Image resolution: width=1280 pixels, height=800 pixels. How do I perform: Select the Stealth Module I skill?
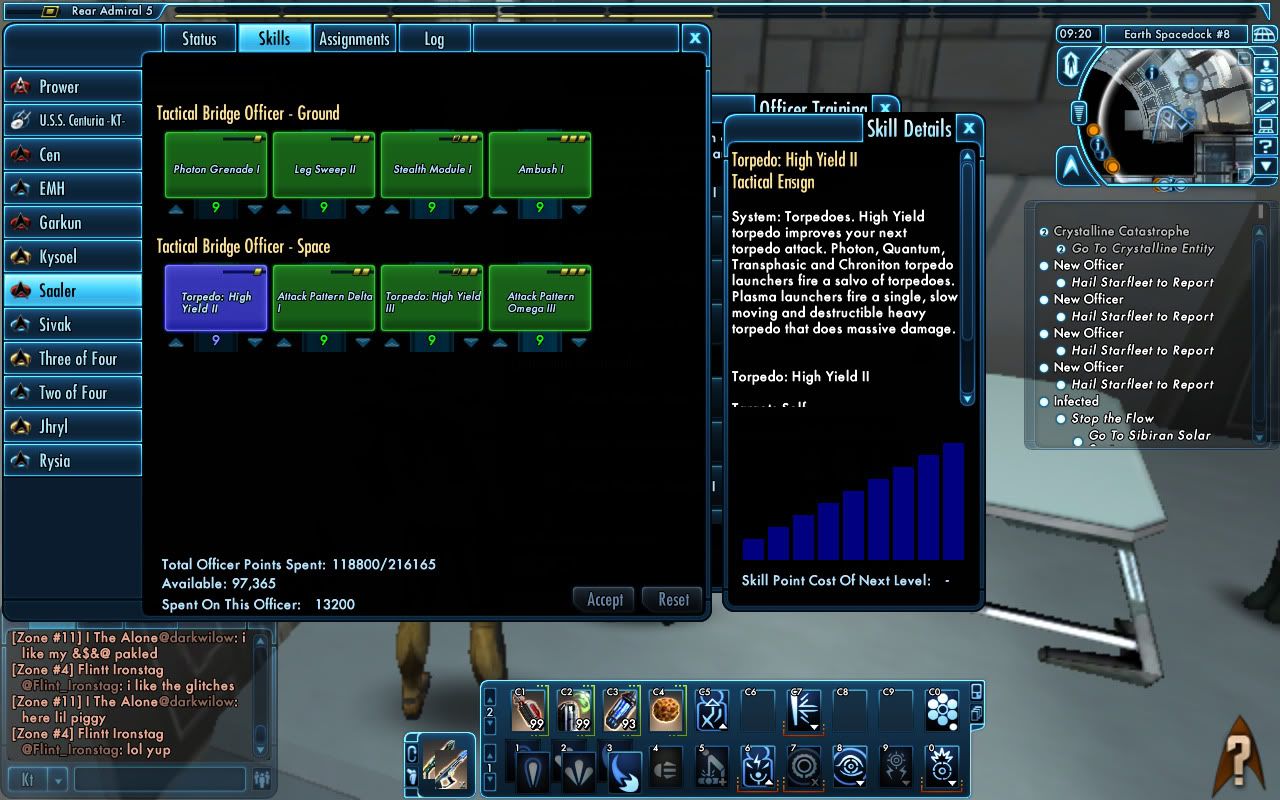coord(432,166)
